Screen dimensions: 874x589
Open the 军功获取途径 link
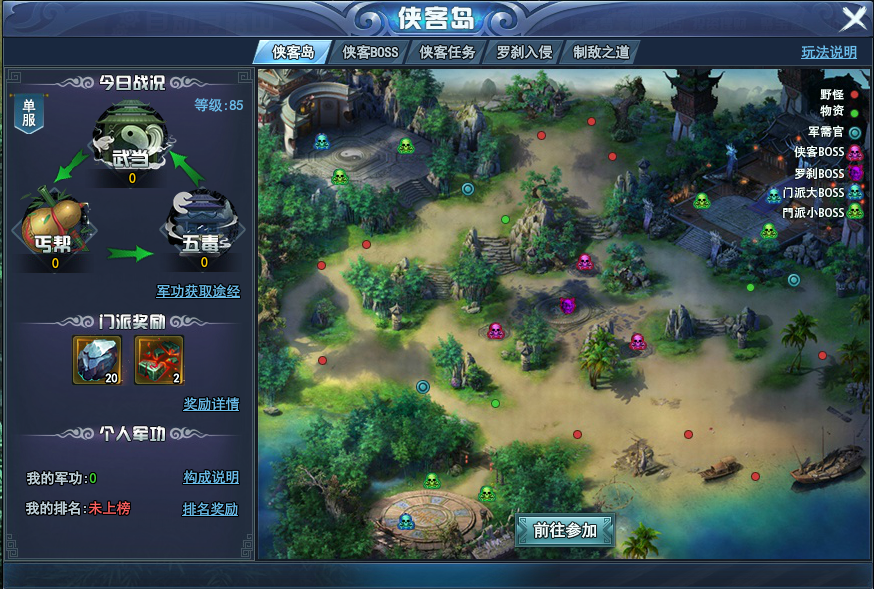pyautogui.click(x=198, y=292)
